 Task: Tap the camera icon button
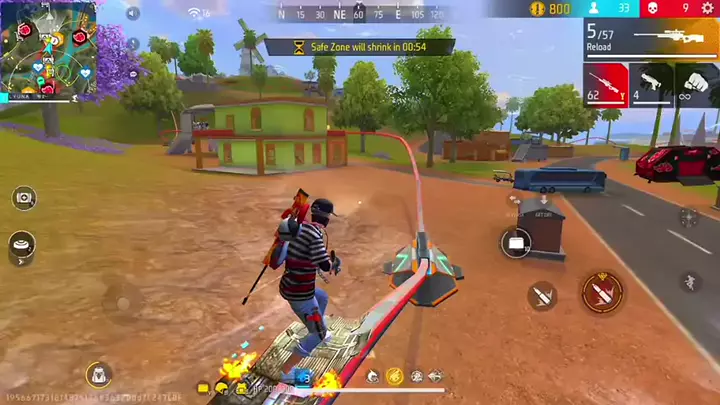24,197
